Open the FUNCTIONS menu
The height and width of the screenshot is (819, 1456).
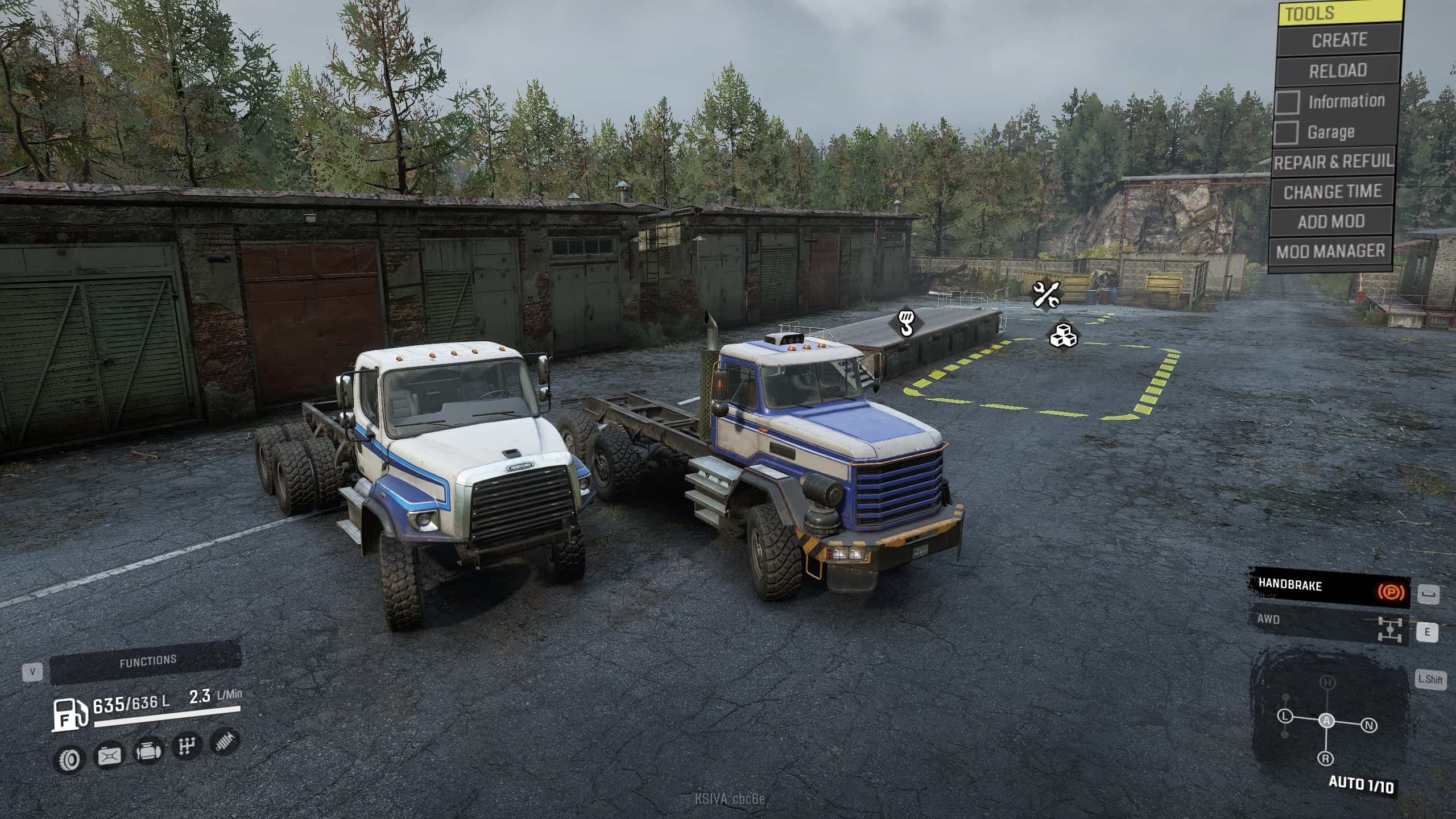pos(147,661)
